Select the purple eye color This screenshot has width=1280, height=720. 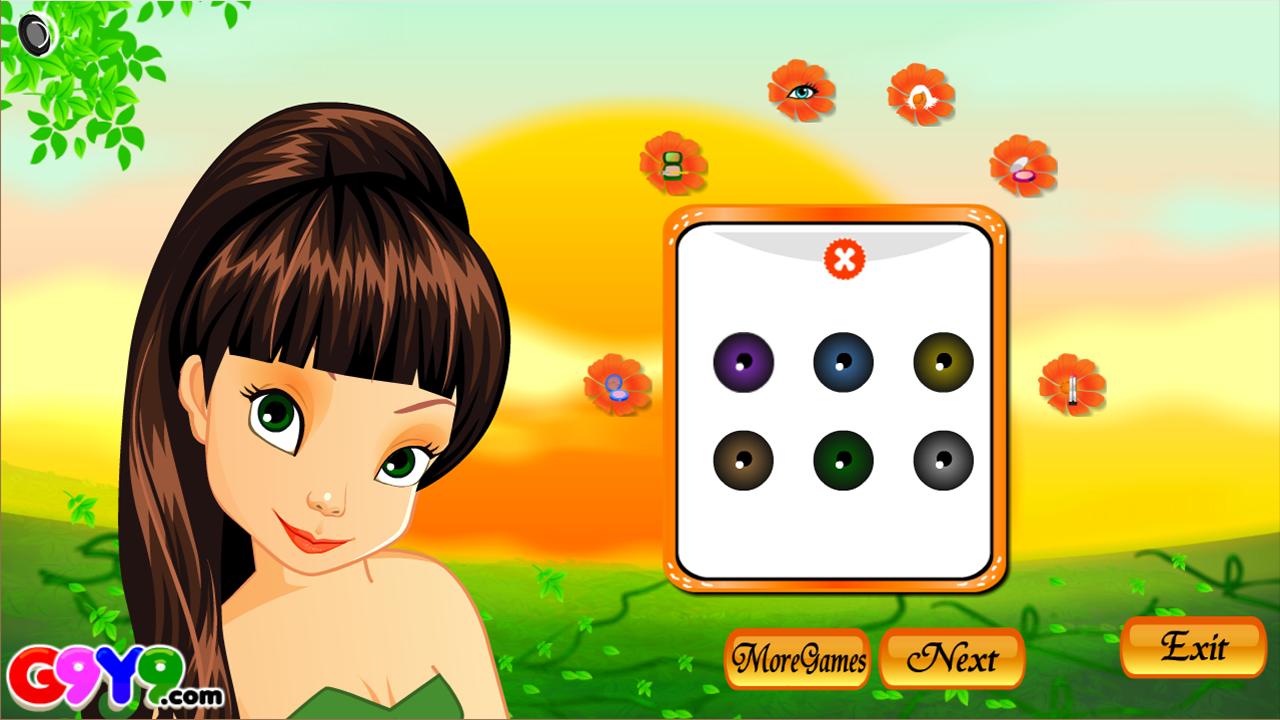[742, 362]
